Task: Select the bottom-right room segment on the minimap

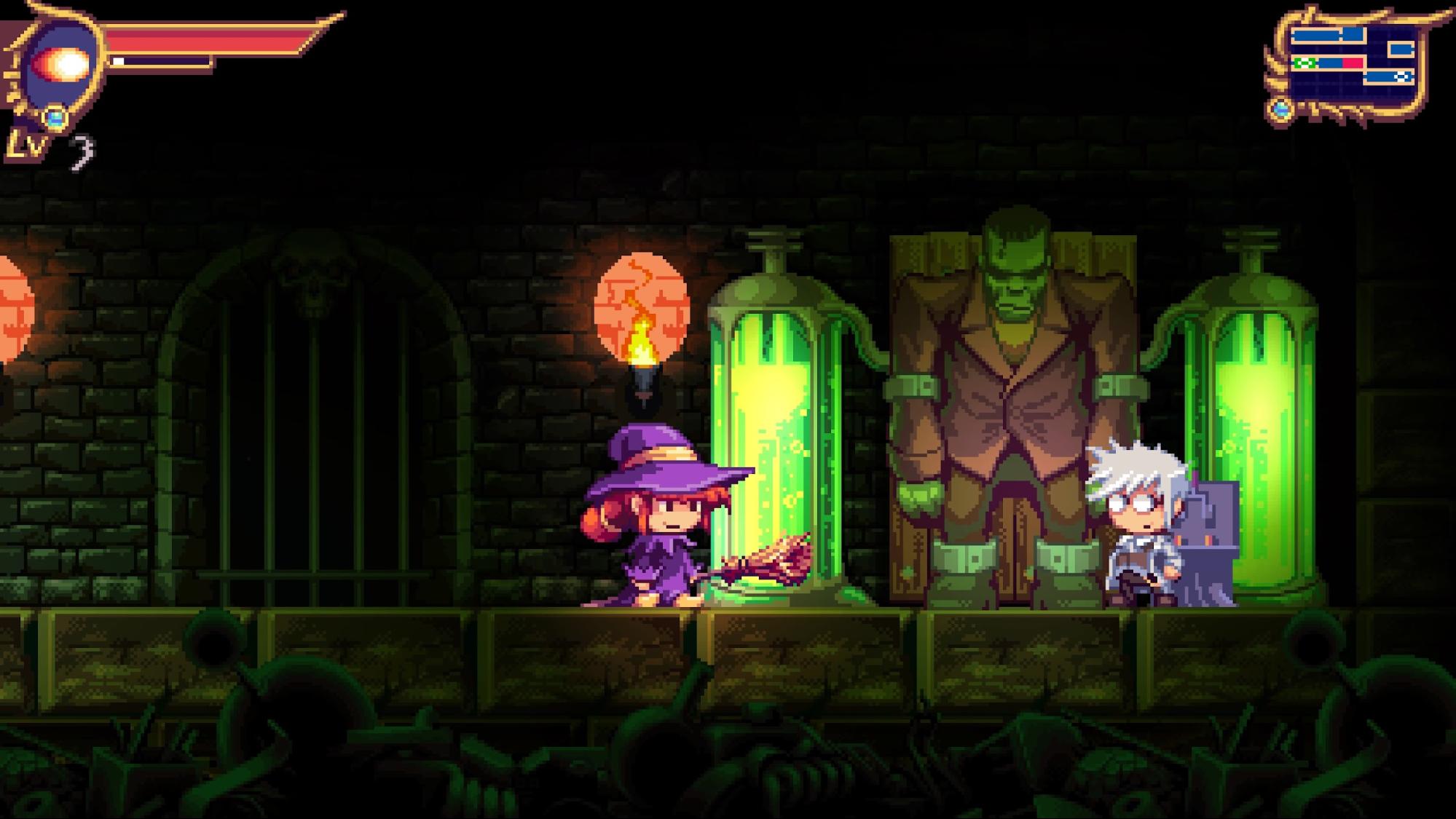Action: [x=1380, y=77]
